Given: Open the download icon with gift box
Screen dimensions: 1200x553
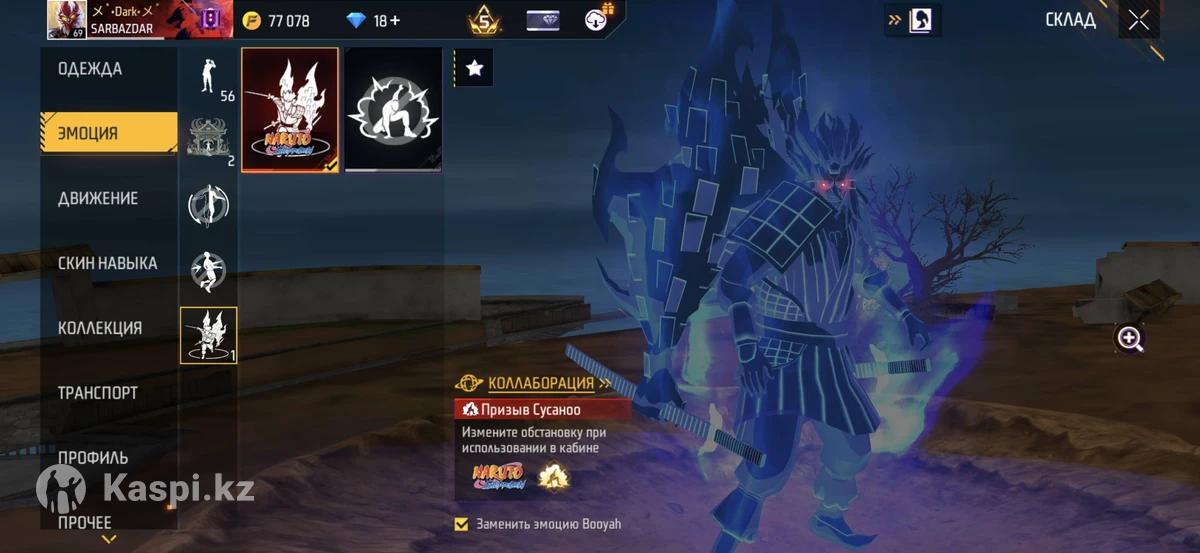Looking at the screenshot, I should click(598, 20).
